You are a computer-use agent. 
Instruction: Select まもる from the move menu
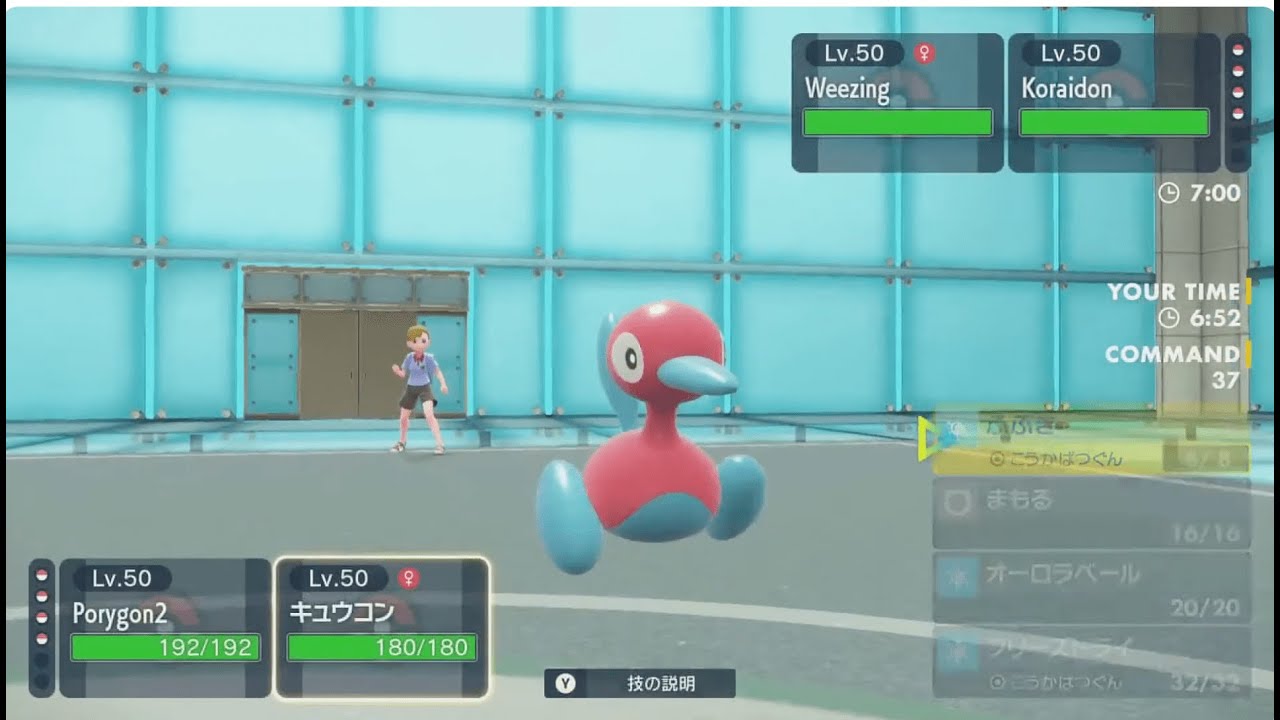(1060, 505)
